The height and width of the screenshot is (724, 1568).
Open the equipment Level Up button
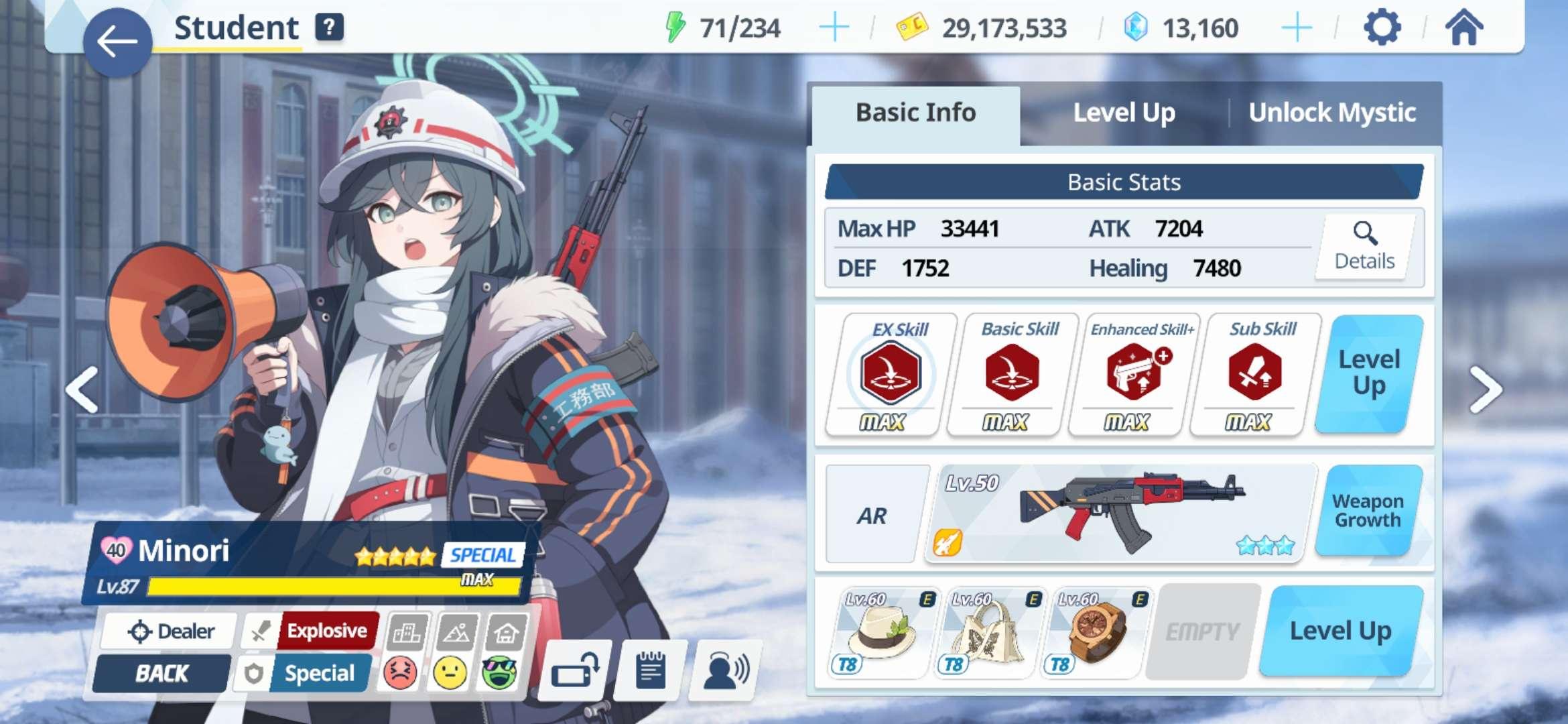click(x=1340, y=631)
